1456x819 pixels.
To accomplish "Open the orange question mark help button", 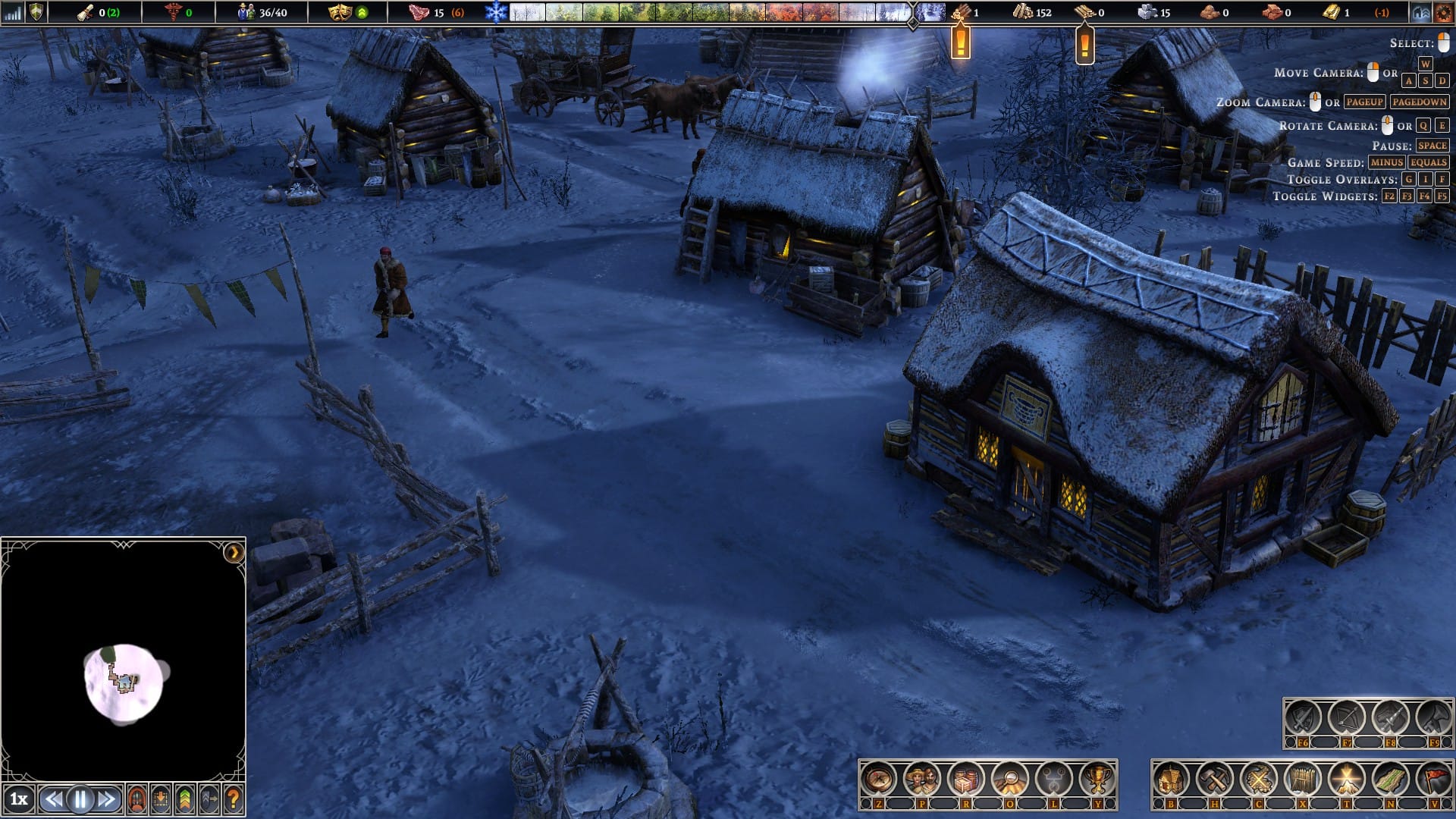I will pos(234,799).
